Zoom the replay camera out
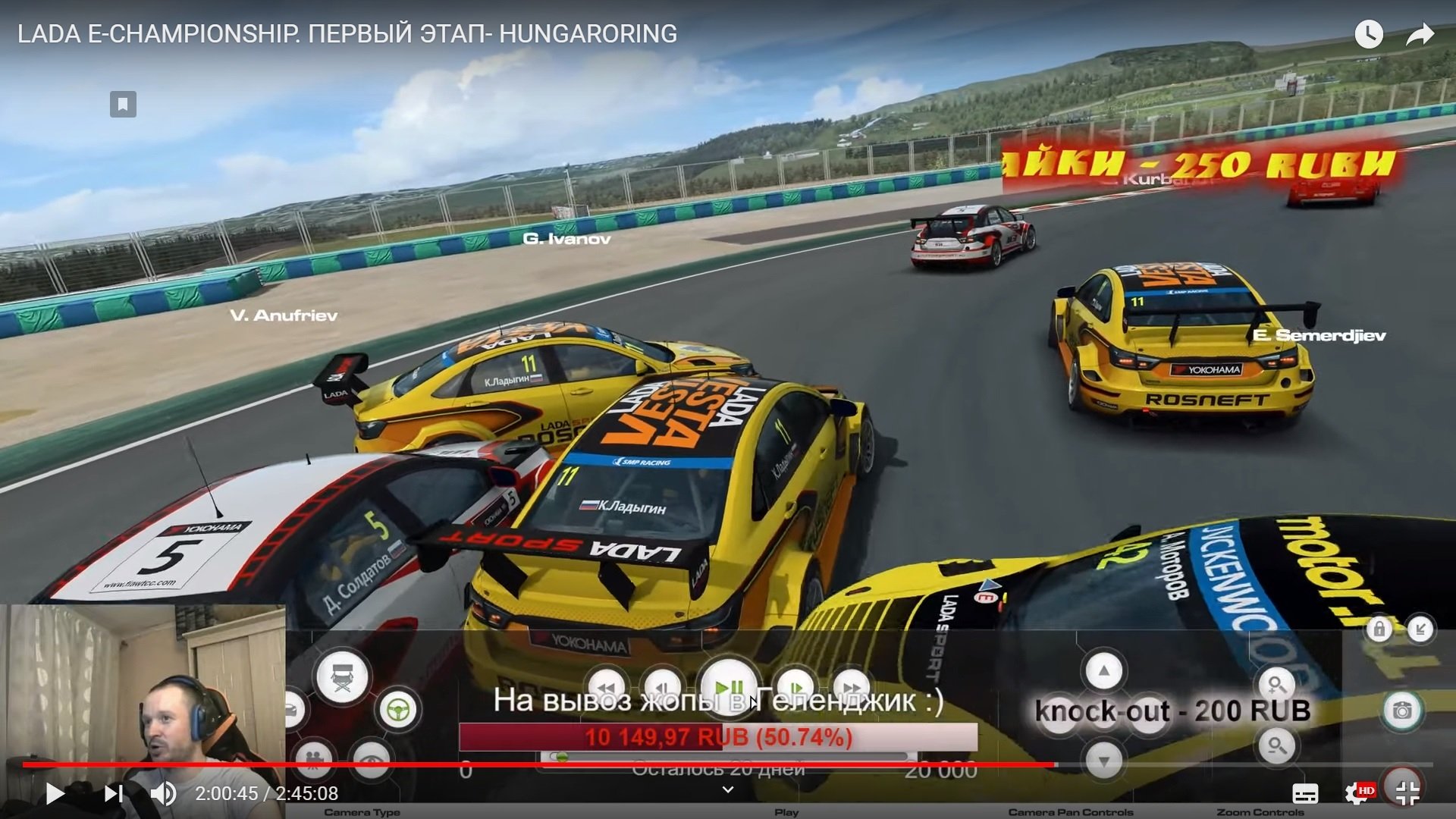Viewport: 1456px width, 819px height. tap(1276, 746)
